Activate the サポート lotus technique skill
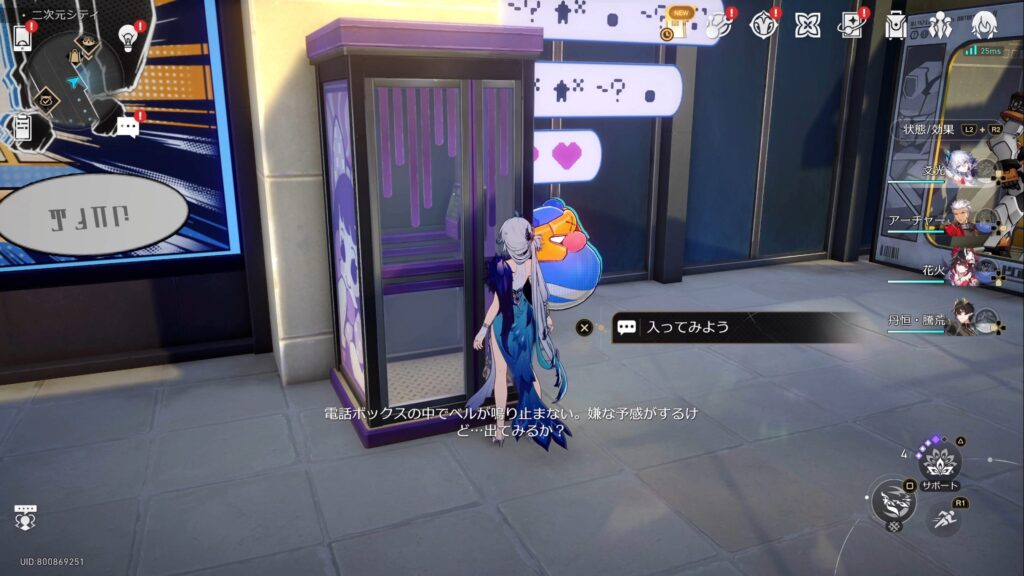This screenshot has width=1024, height=576. [940, 460]
